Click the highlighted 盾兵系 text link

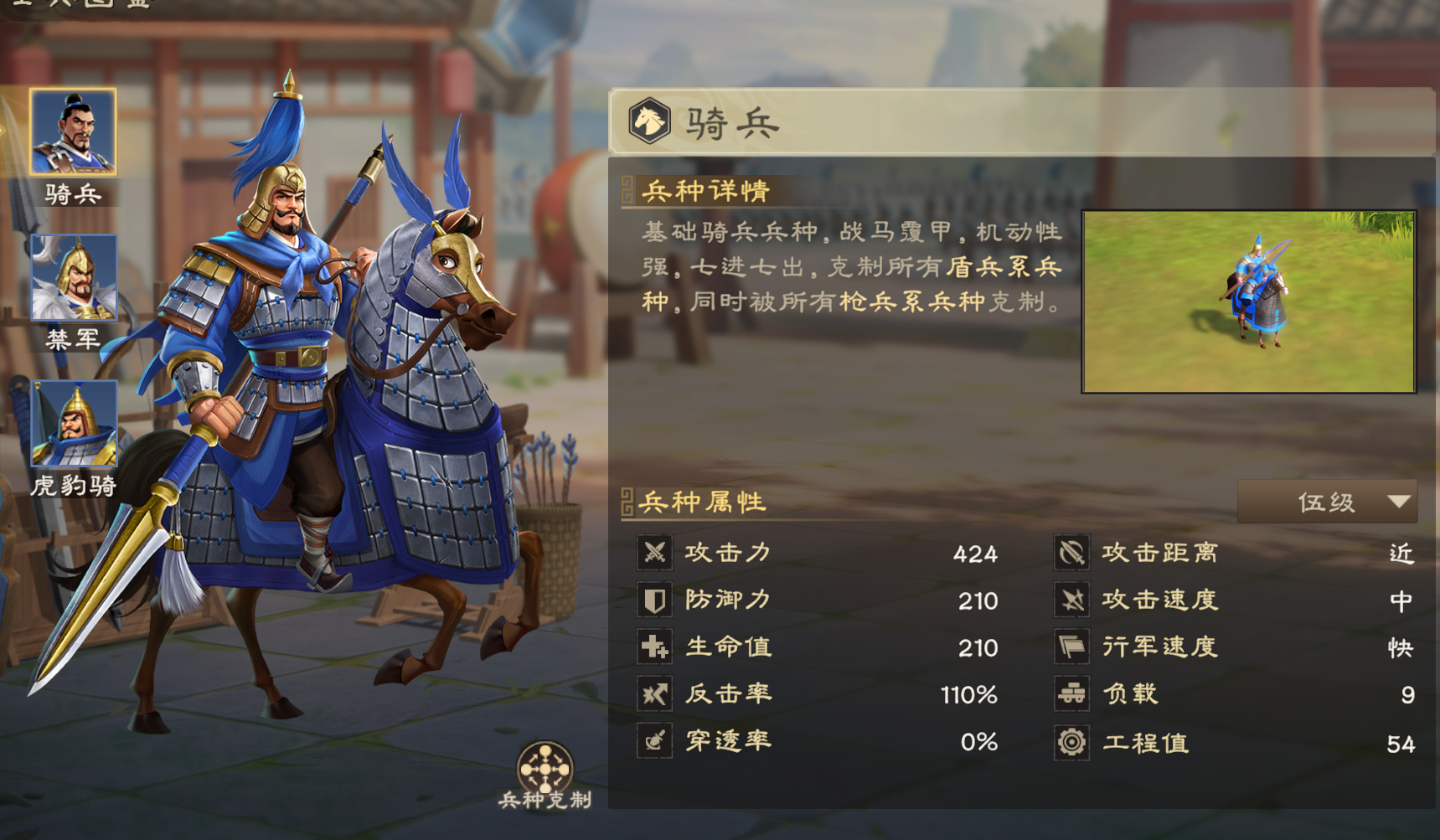(997, 268)
